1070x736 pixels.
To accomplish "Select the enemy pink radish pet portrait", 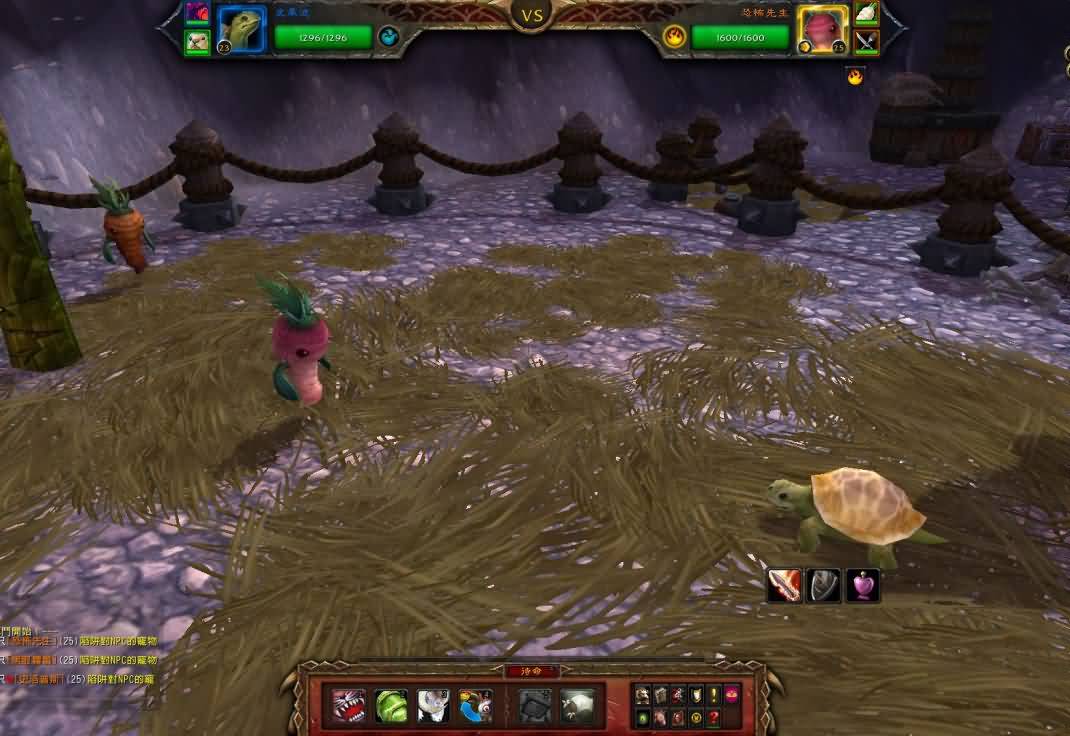I will pyautogui.click(x=823, y=30).
